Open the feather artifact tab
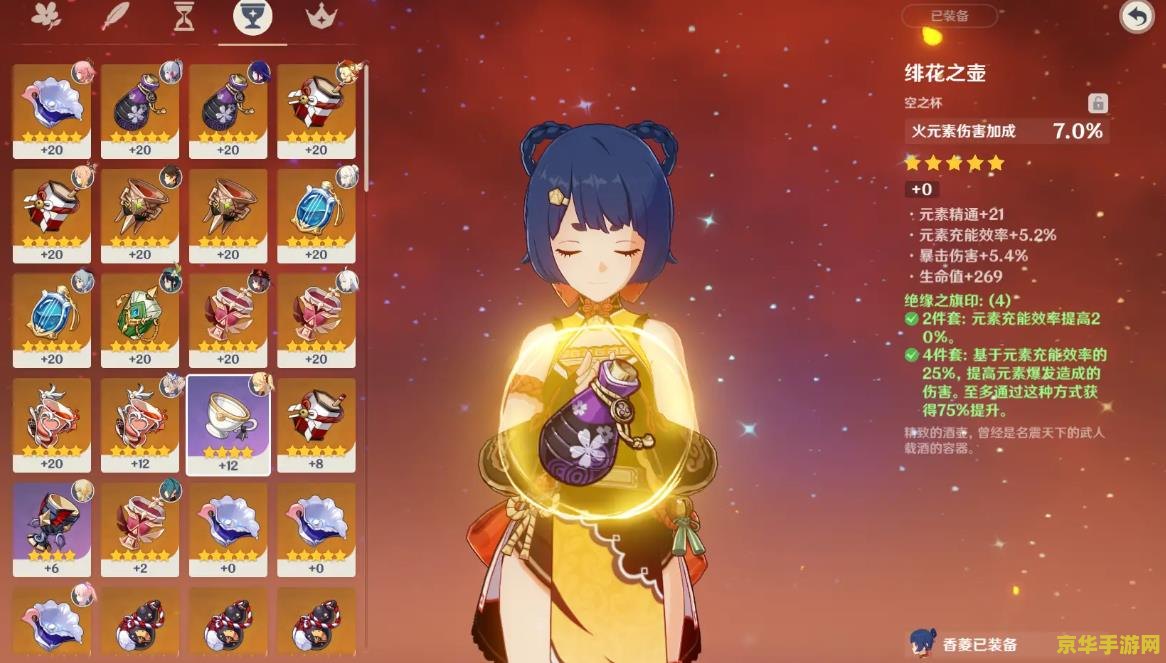Viewport: 1166px width, 663px height. coord(118,17)
